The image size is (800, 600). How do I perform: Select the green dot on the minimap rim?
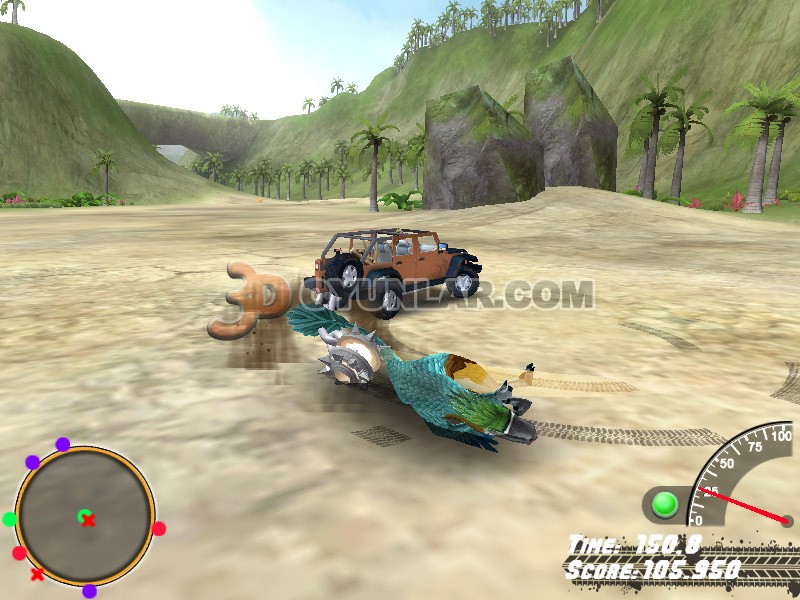point(10,519)
